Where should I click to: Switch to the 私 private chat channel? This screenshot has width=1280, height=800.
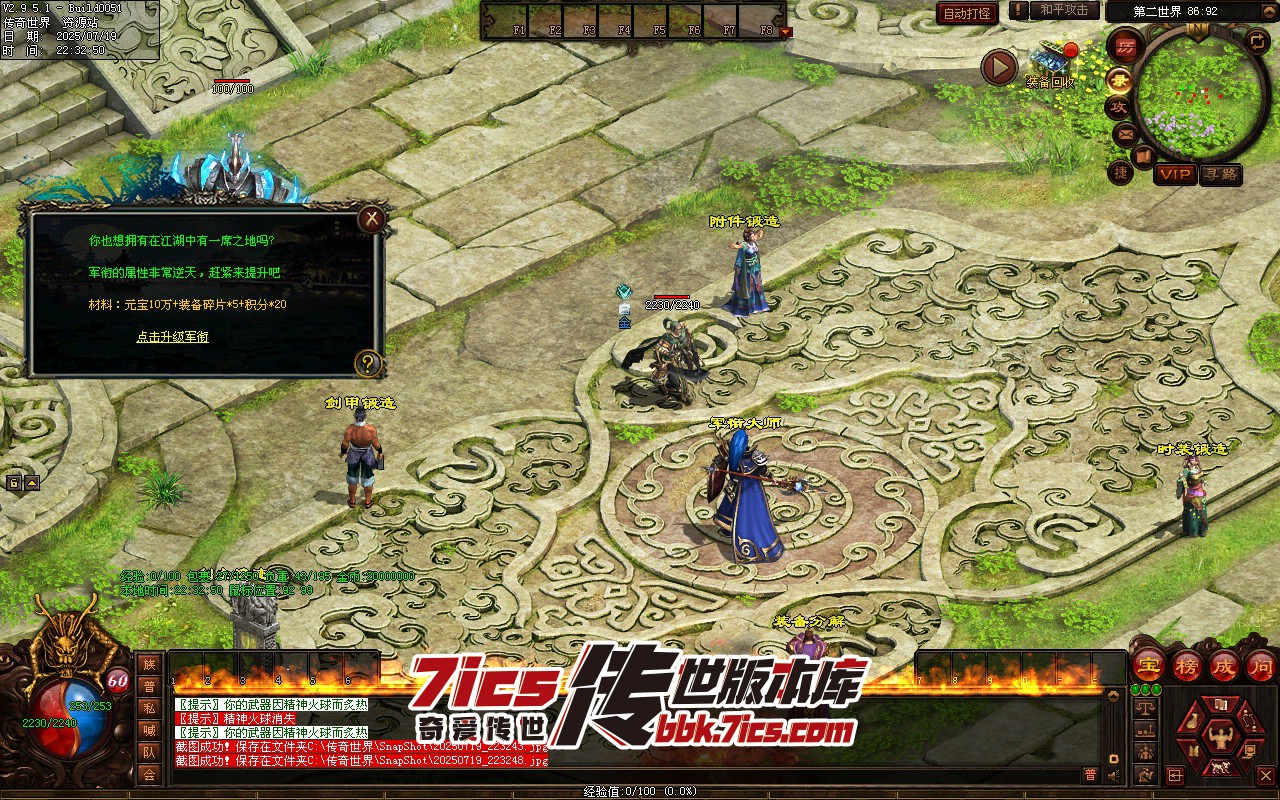pos(149,707)
